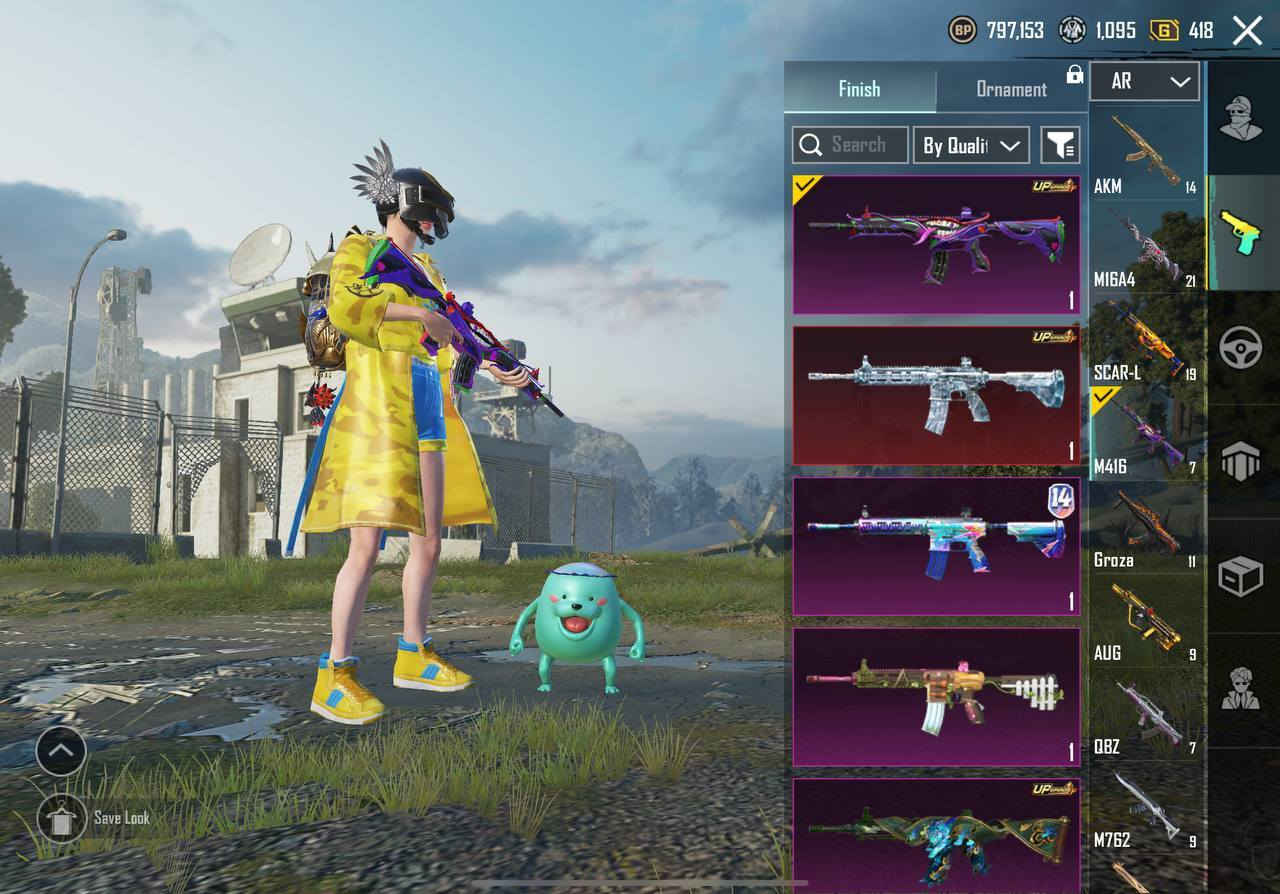The image size is (1280, 894).
Task: Expand the up-arrow panel button
Action: coord(62,750)
